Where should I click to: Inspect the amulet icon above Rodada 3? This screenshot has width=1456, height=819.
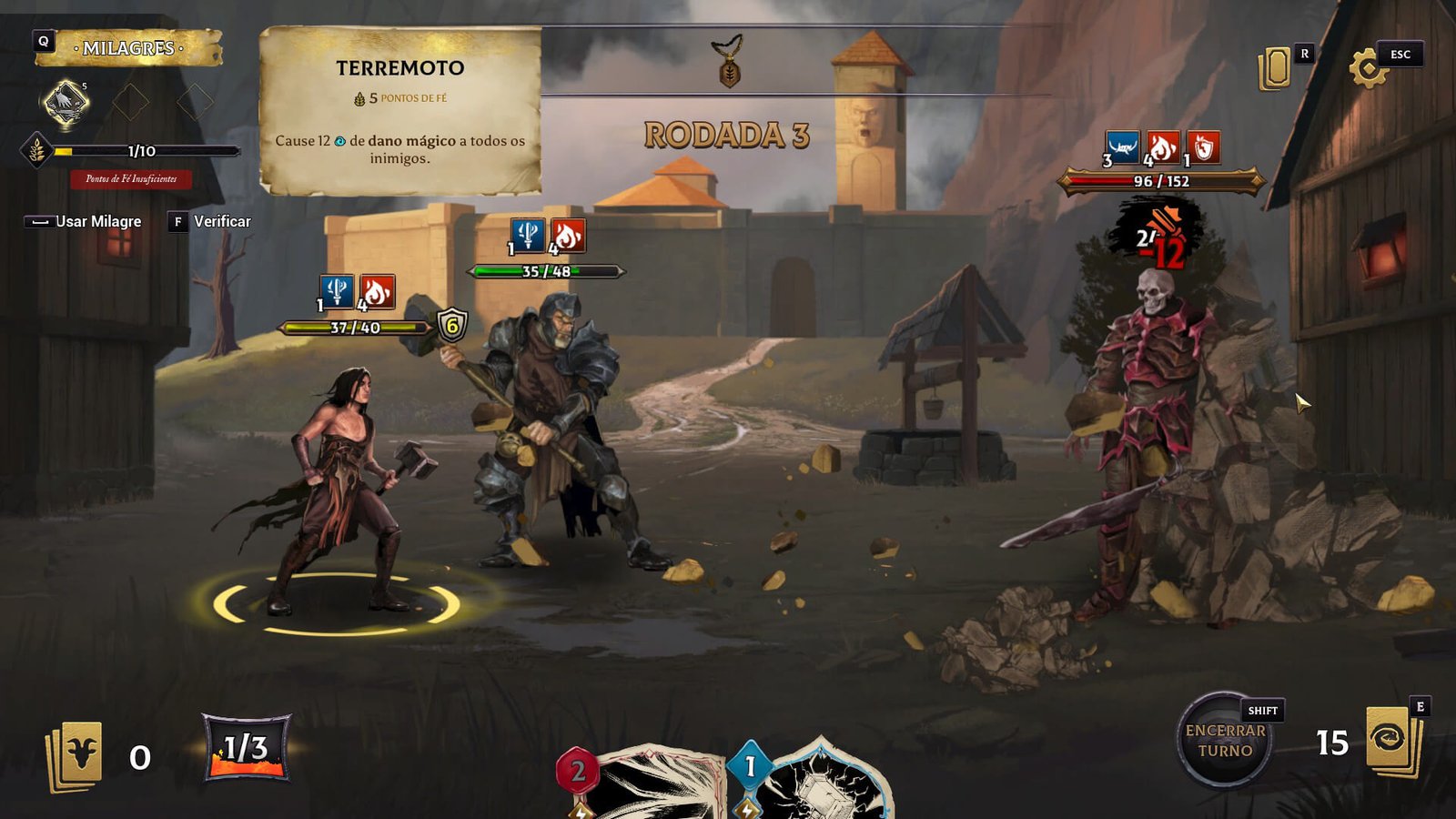tap(729, 62)
